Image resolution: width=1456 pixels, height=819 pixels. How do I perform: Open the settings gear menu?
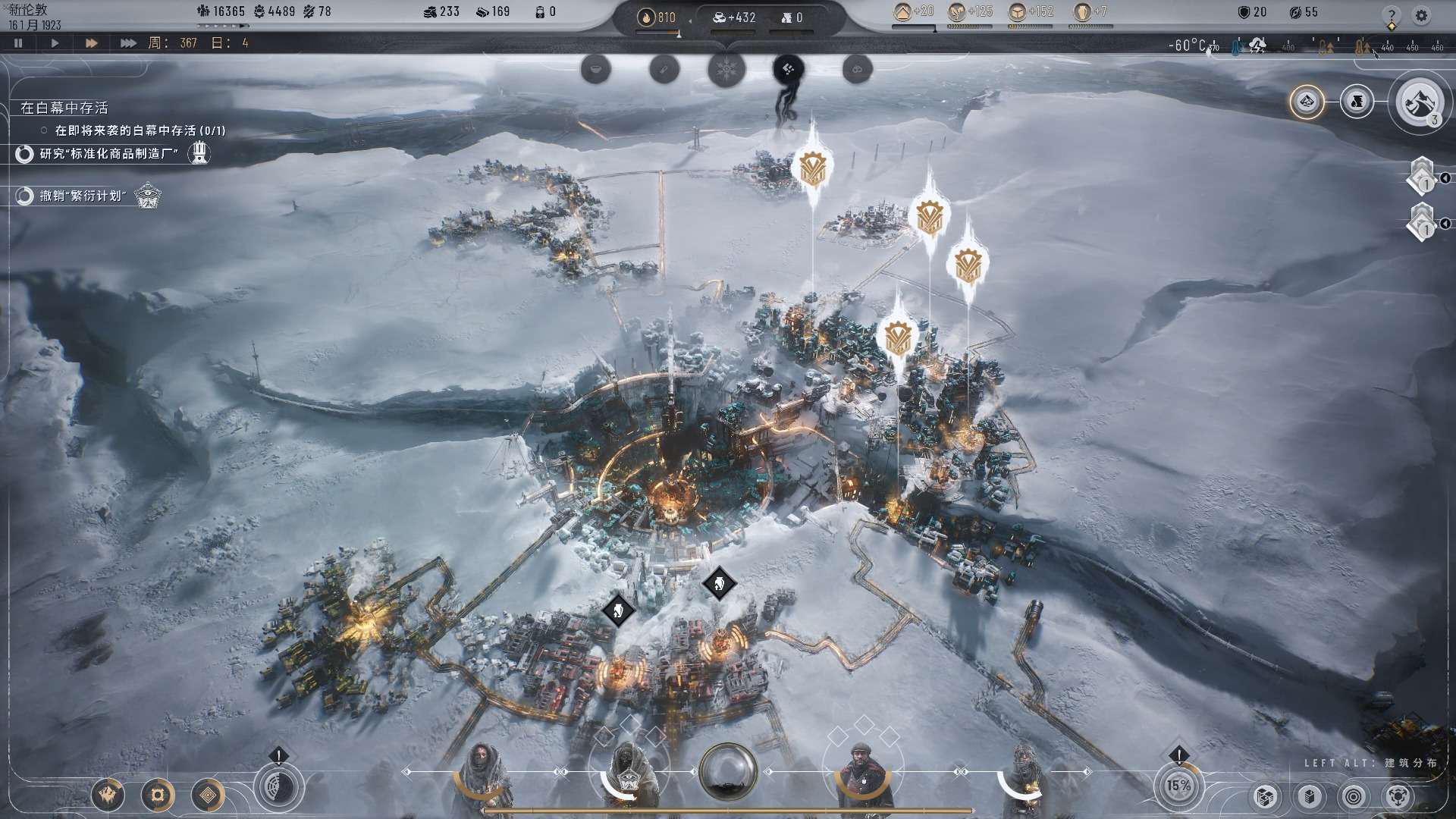1421,15
